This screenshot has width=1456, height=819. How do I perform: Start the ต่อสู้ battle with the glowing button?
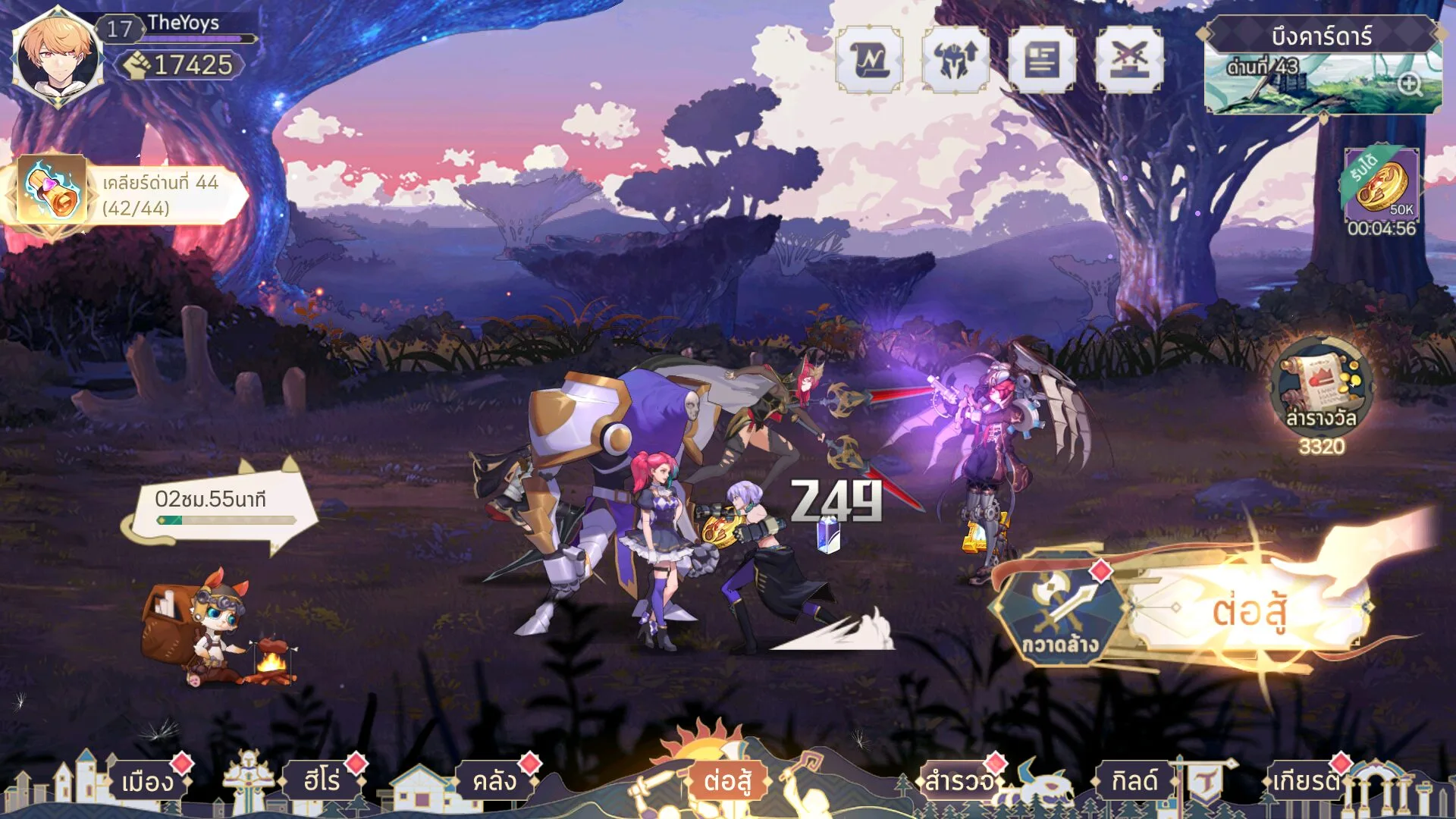pyautogui.click(x=1248, y=610)
